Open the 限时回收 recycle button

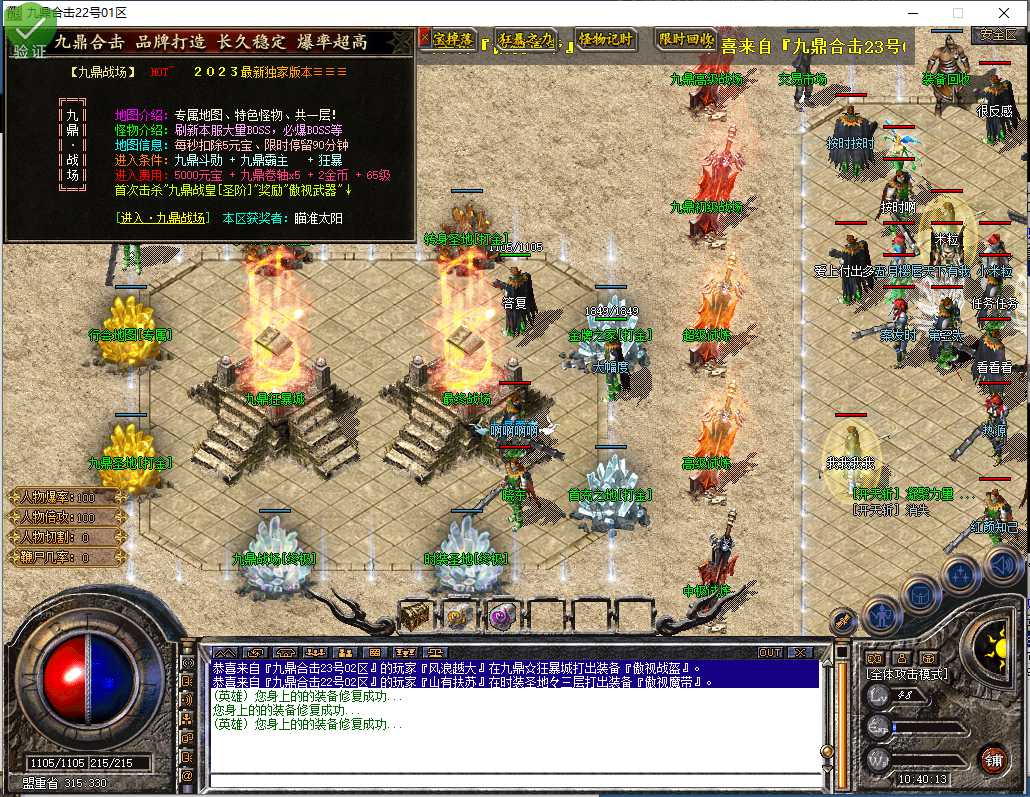tap(686, 40)
